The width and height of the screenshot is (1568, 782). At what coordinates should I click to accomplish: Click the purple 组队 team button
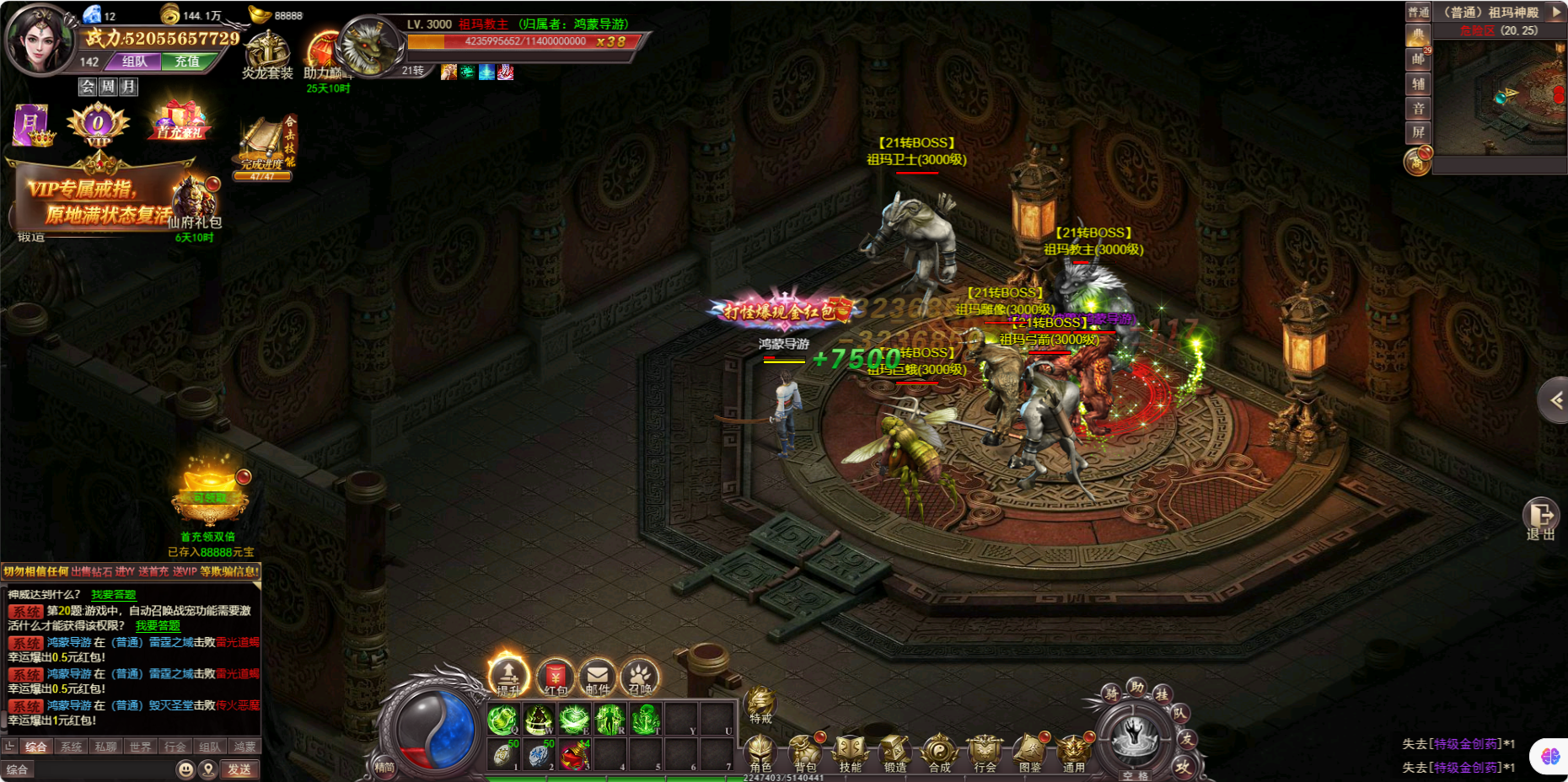click(135, 62)
